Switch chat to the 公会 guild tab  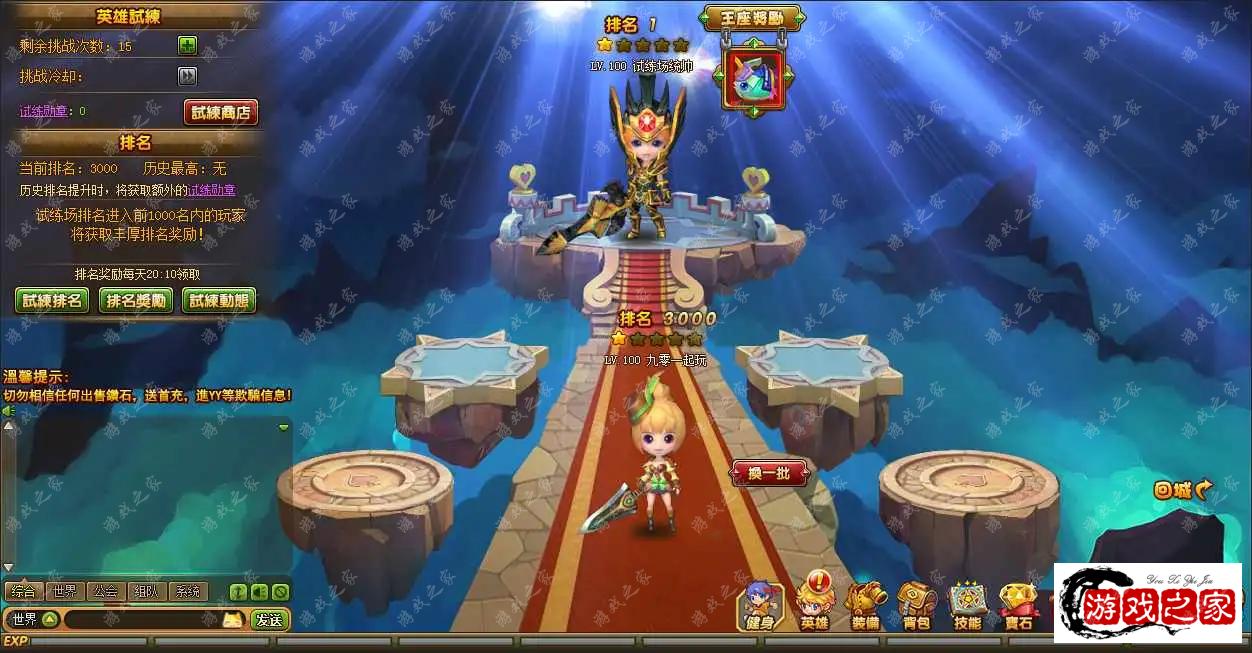click(106, 591)
